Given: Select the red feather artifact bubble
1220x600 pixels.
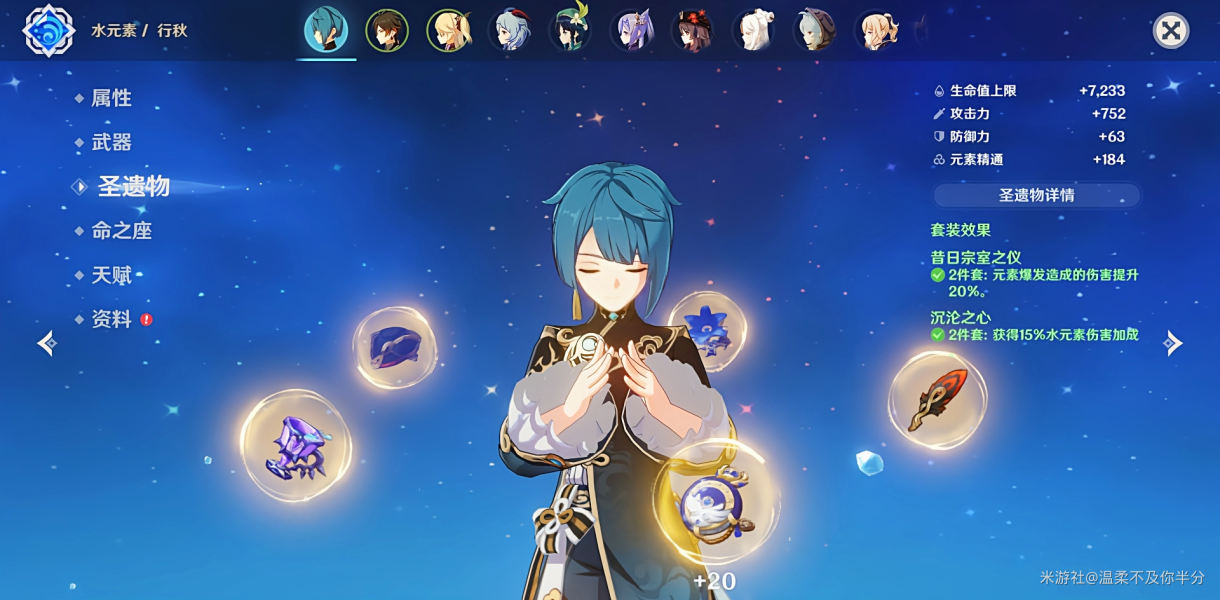Looking at the screenshot, I should (937, 400).
